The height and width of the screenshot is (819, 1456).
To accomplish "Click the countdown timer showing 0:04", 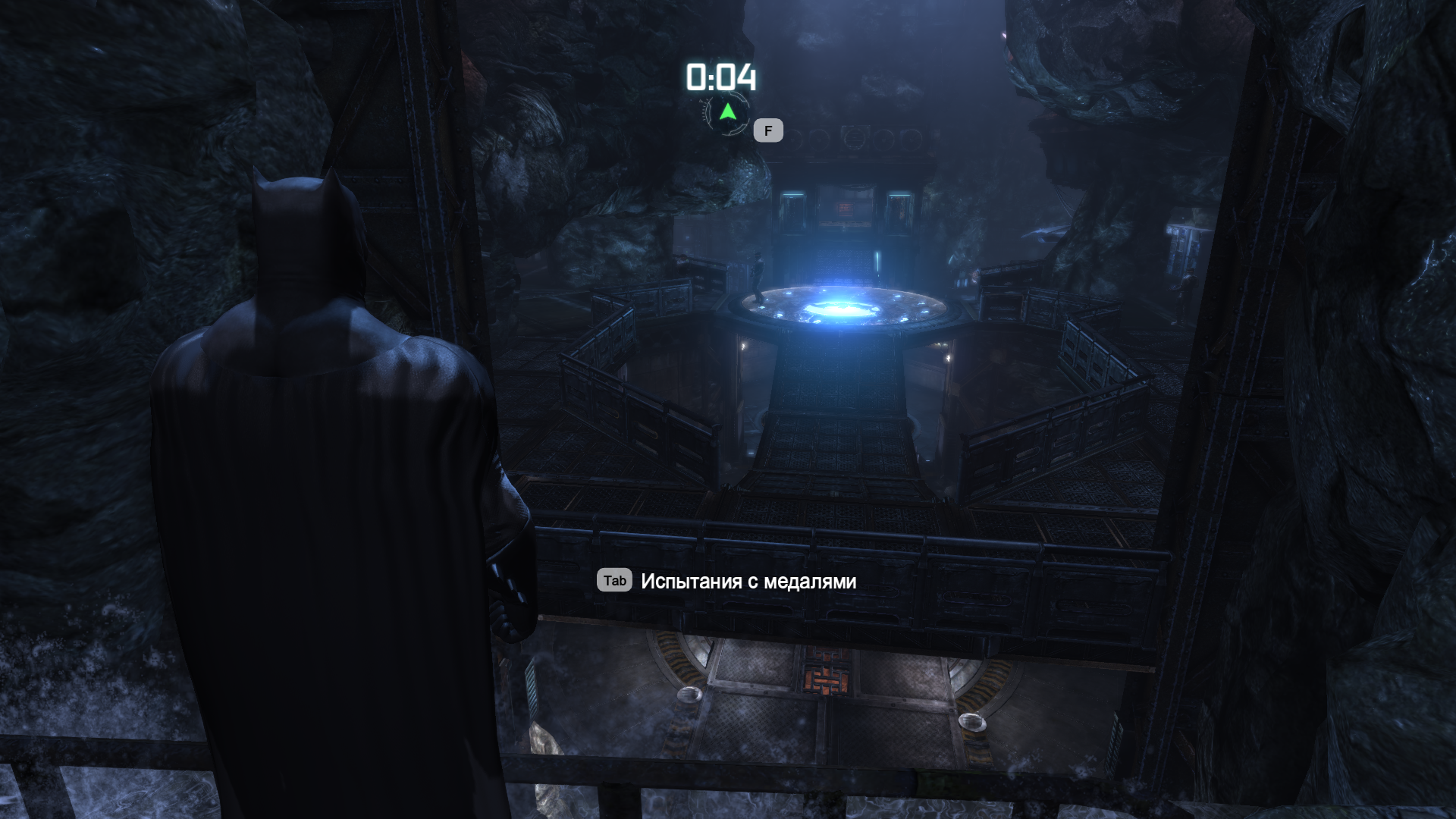I will pos(720,76).
